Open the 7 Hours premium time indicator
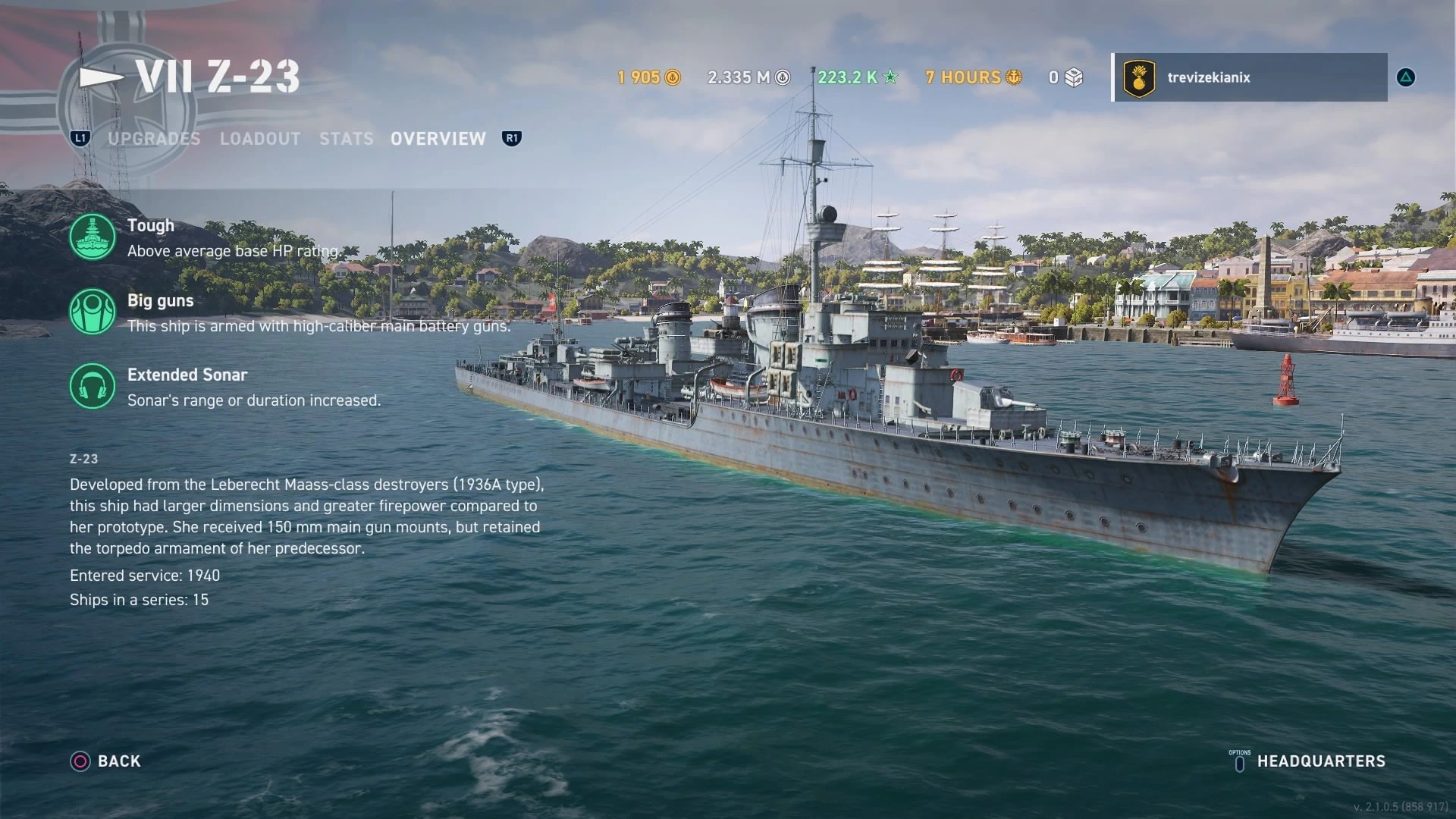 [x=974, y=77]
